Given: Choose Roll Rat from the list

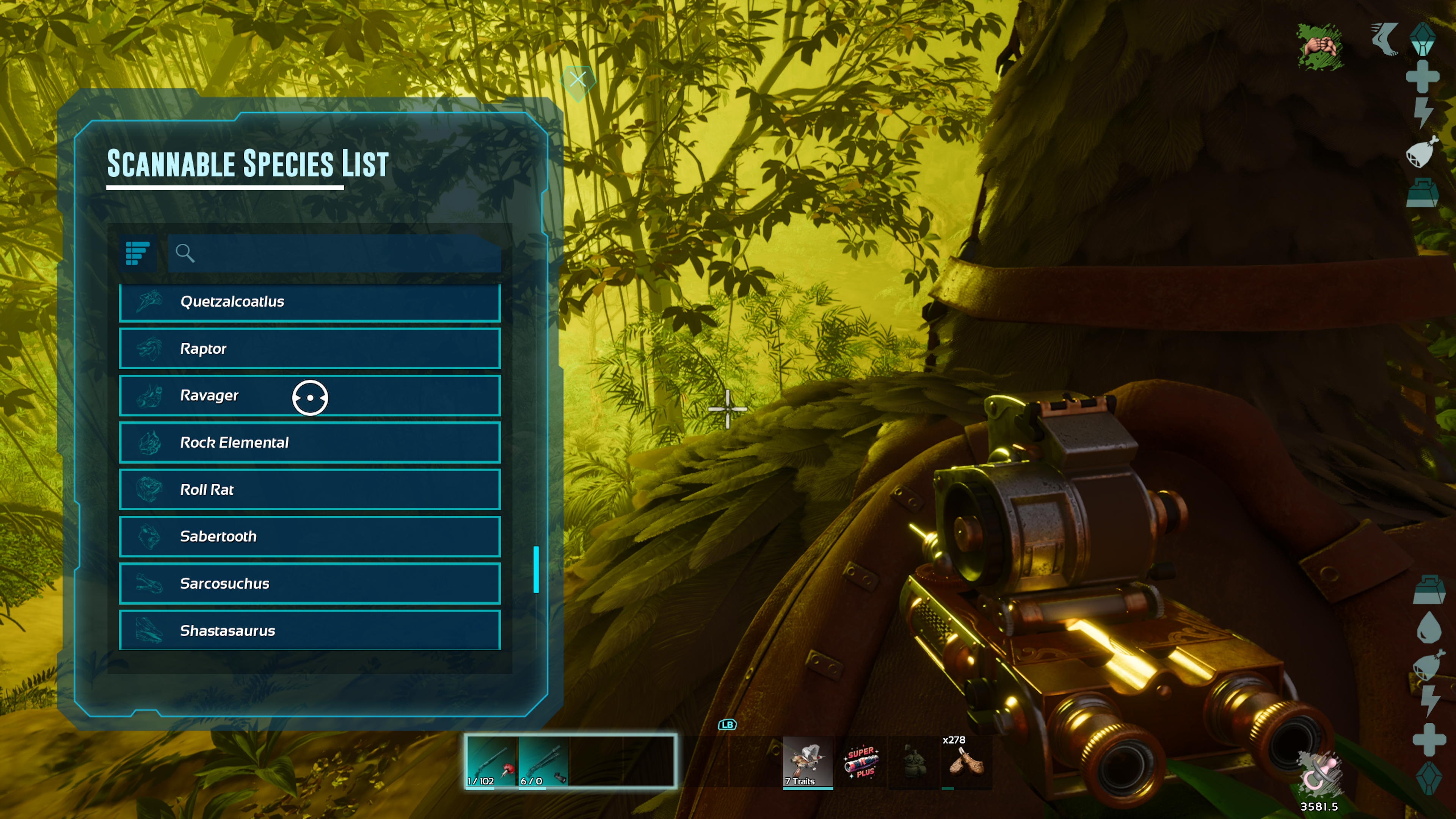Looking at the screenshot, I should pyautogui.click(x=310, y=490).
